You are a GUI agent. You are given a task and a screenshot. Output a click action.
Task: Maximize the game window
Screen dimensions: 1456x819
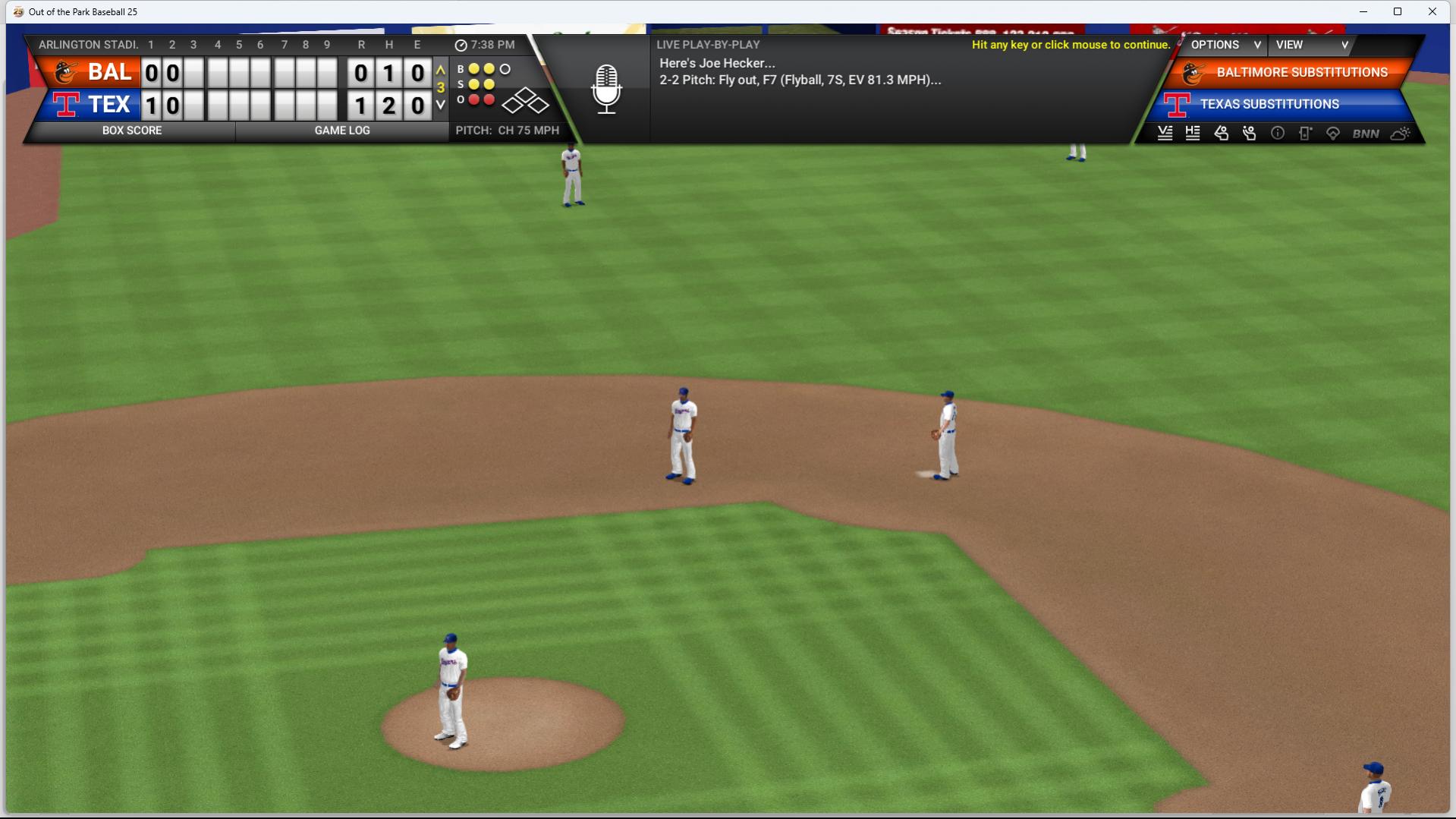click(1398, 11)
